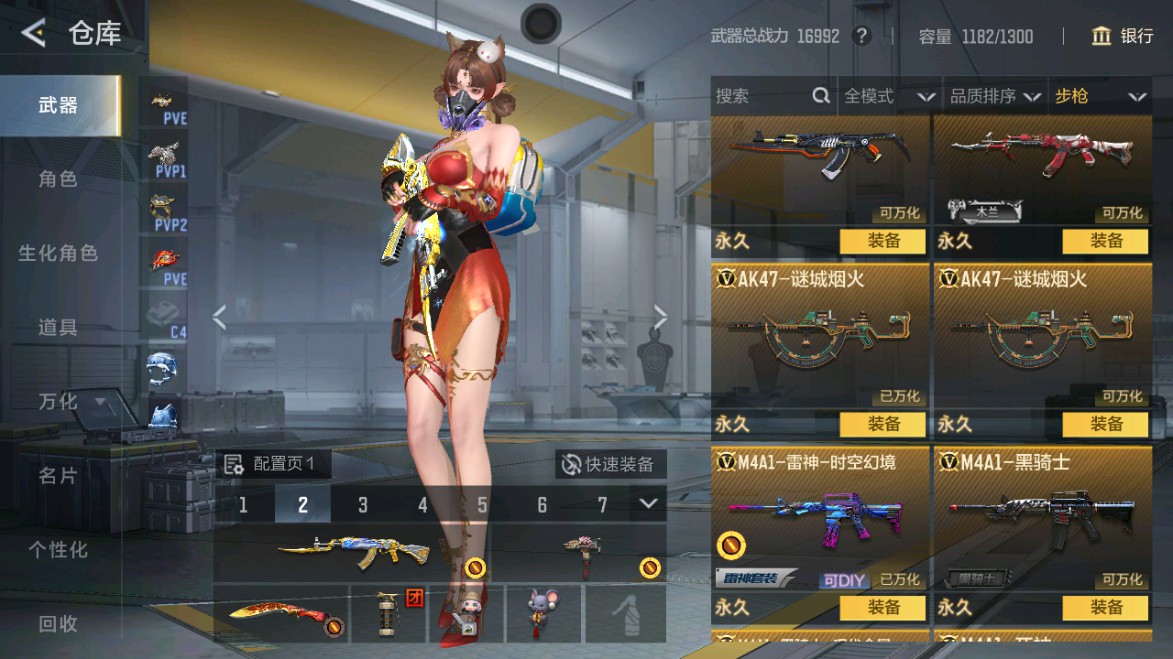The width and height of the screenshot is (1173, 659).
Task: Open the 银行 bank
Action: click(x=1123, y=36)
